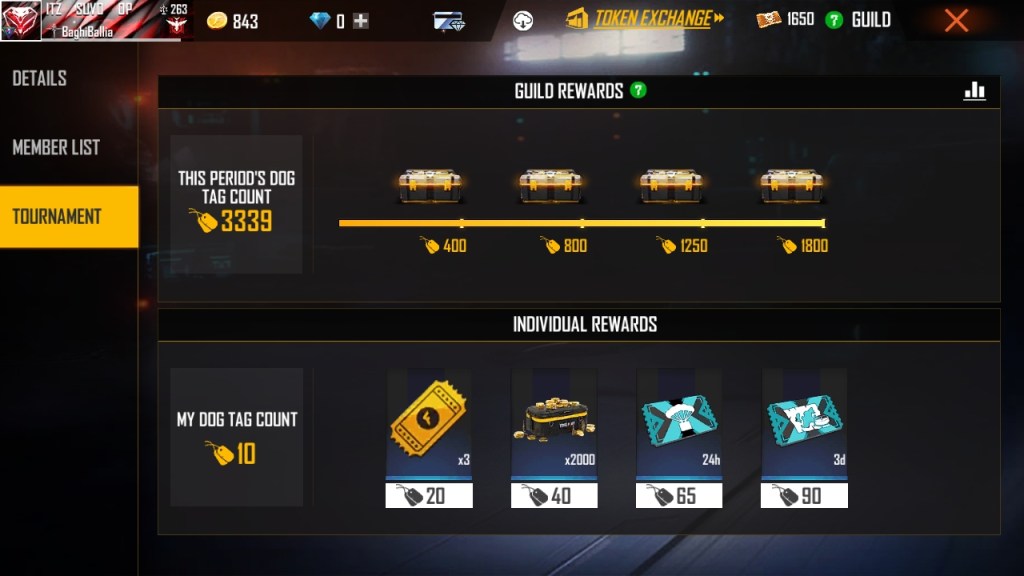1024x576 pixels.
Task: Claim the 400 dog tag guild chest
Action: pyautogui.click(x=429, y=186)
